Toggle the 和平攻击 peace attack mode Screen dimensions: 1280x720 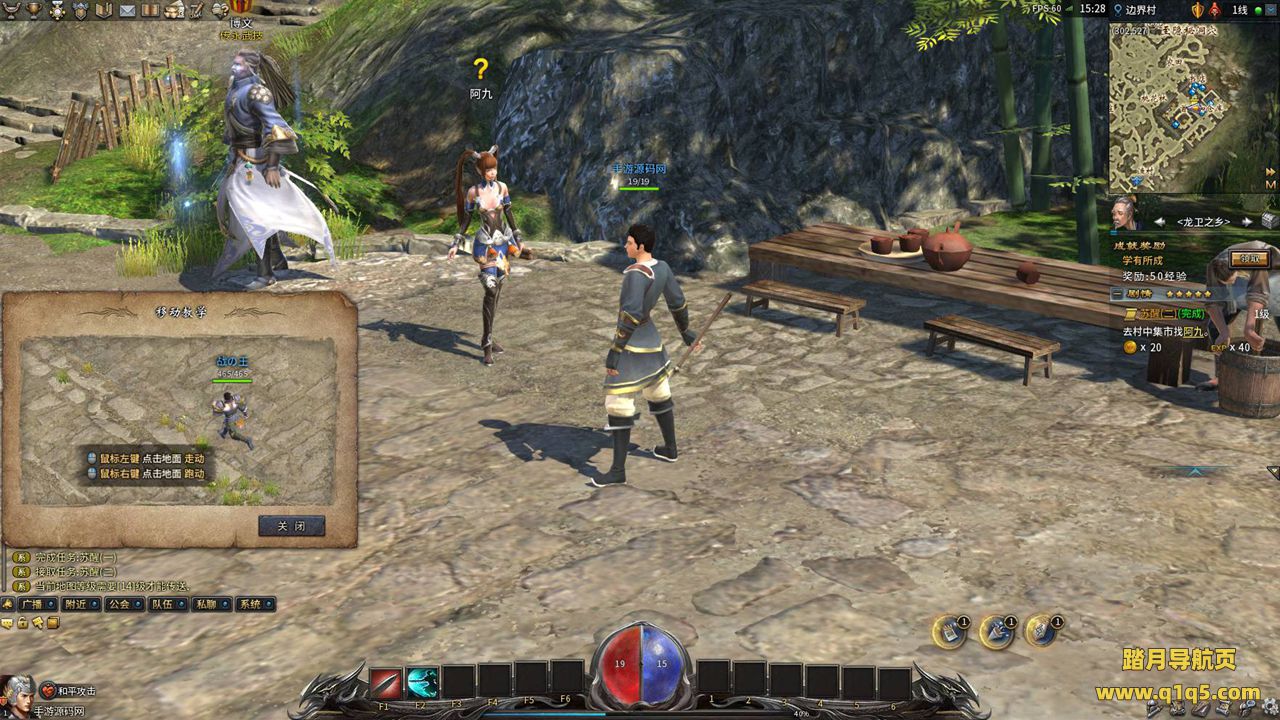point(70,690)
